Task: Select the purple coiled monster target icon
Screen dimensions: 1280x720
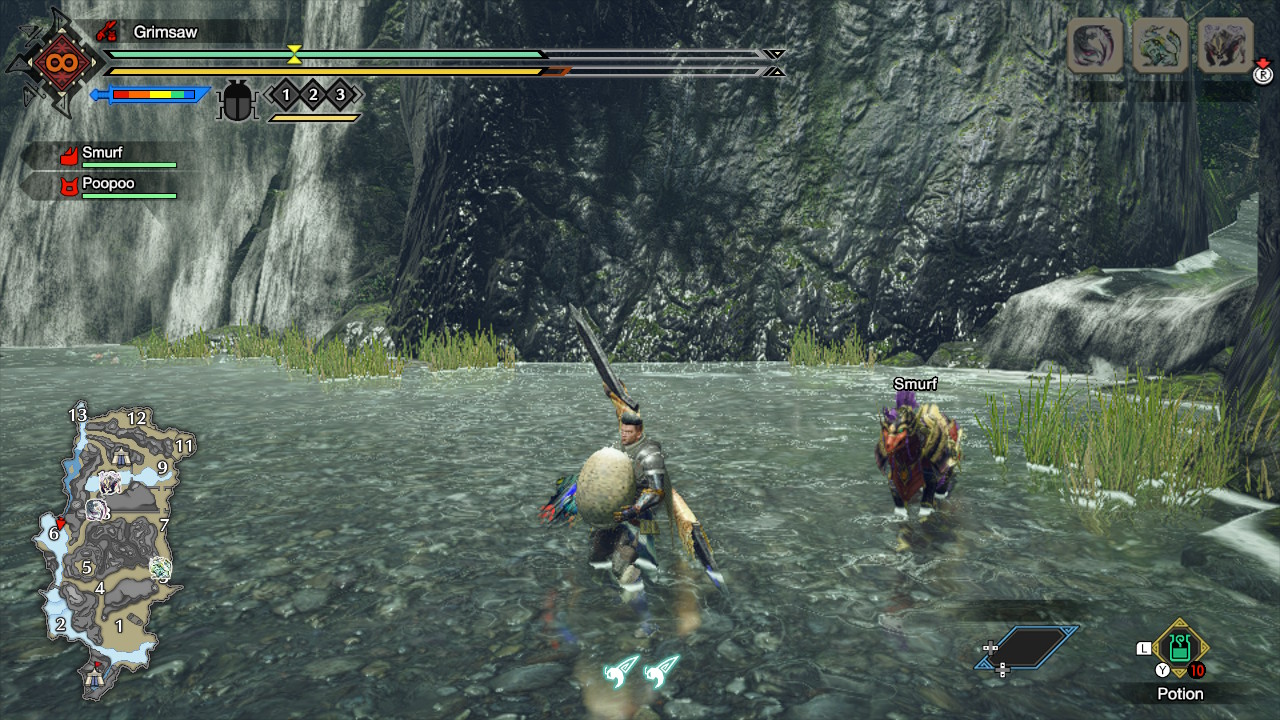Action: click(1095, 45)
